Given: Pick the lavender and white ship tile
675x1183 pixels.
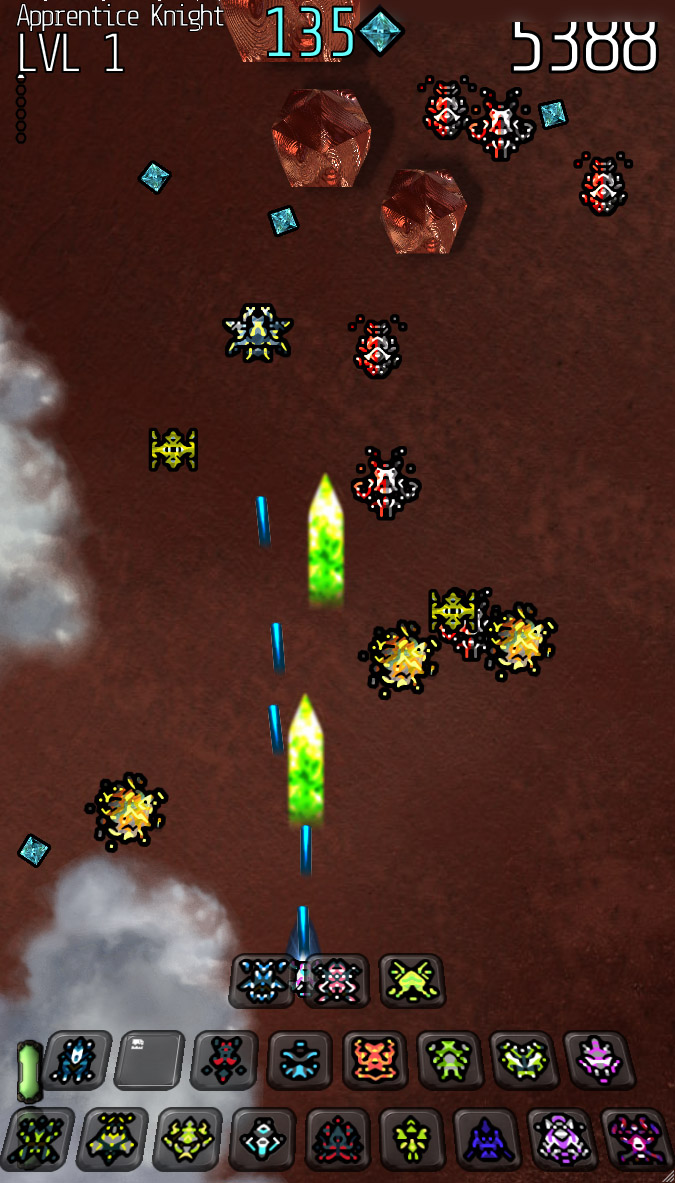Looking at the screenshot, I should 560,1138.
